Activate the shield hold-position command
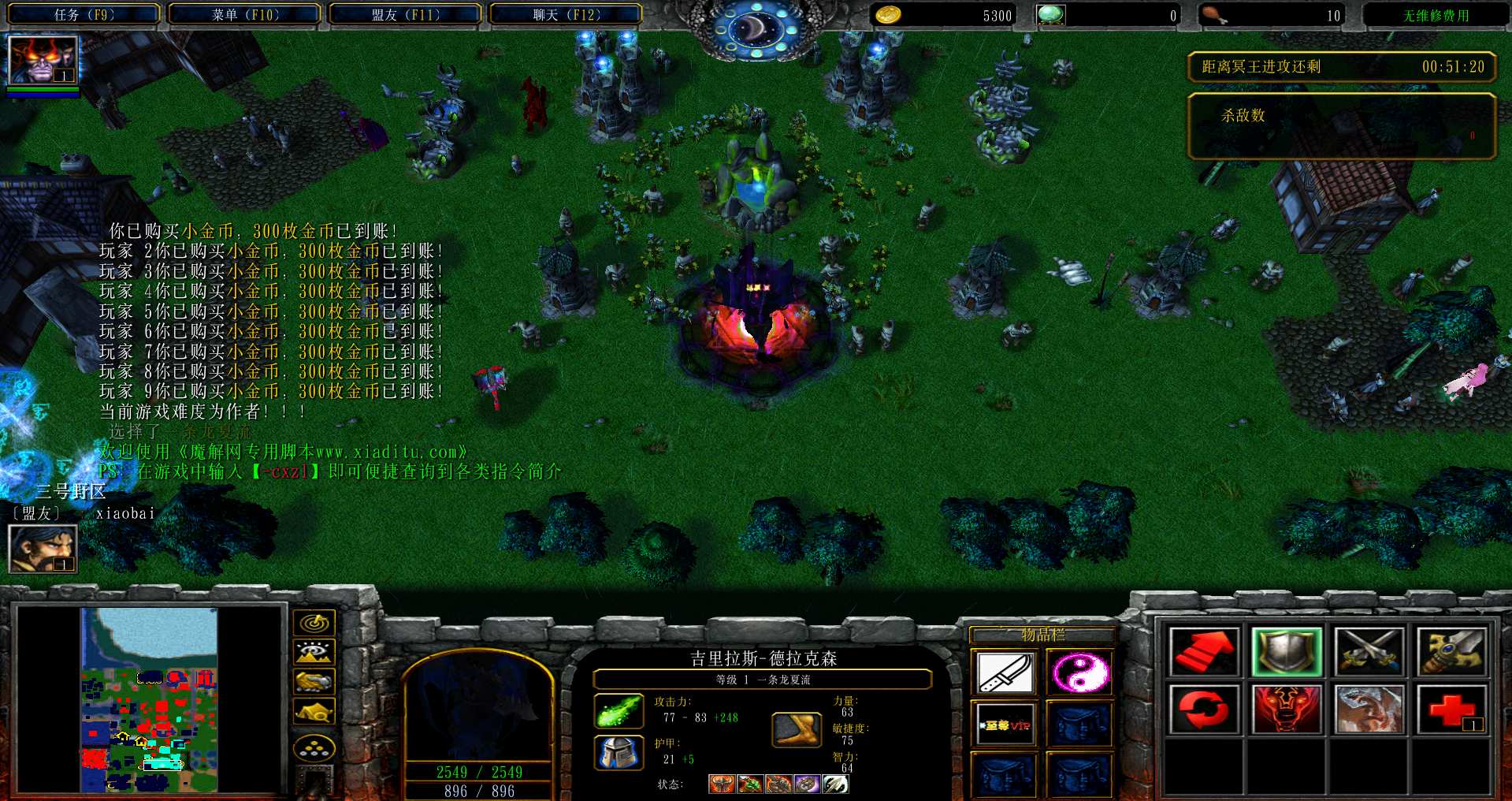 pos(1286,652)
